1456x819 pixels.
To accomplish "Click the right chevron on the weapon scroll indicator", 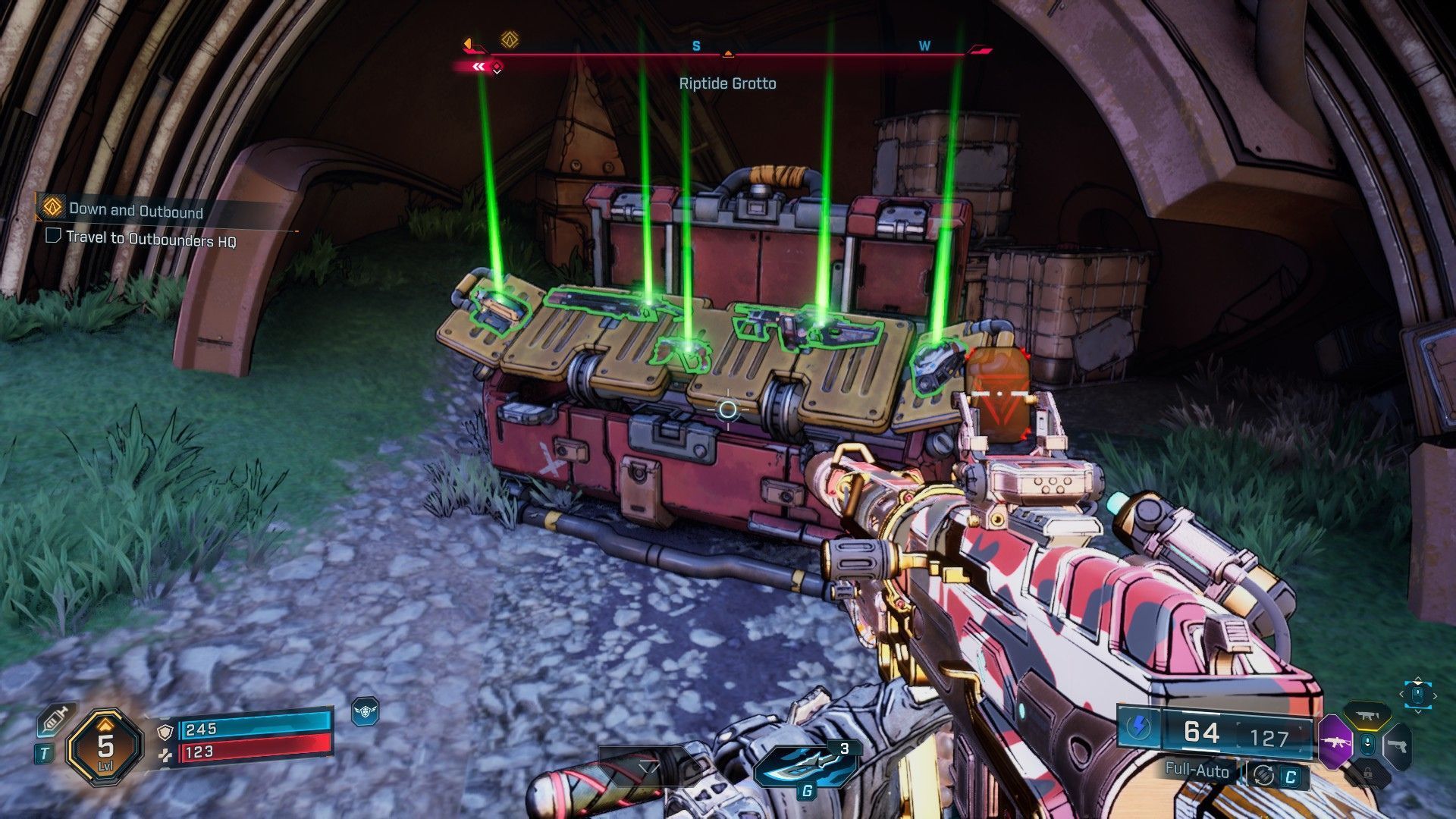I will (1435, 695).
